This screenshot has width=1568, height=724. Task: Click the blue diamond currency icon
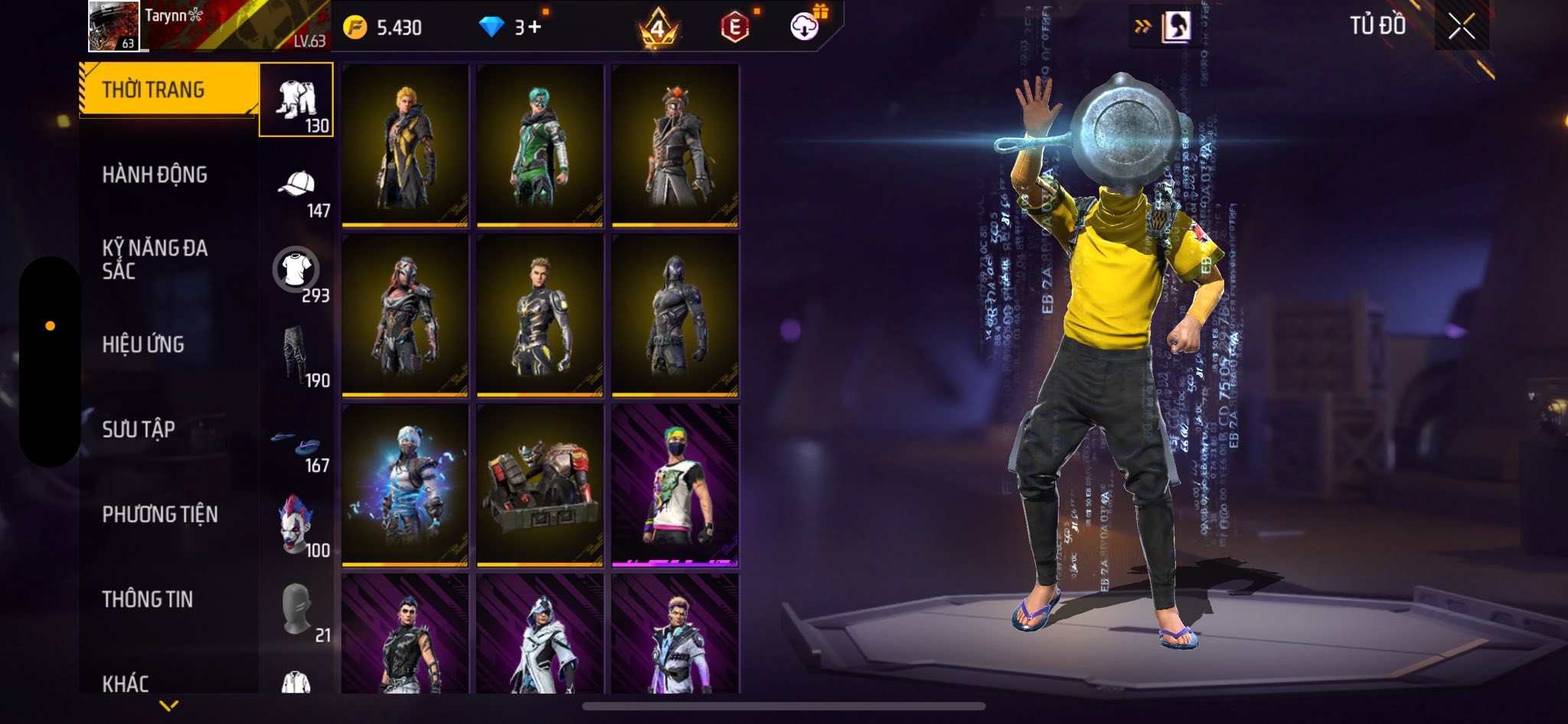click(491, 28)
